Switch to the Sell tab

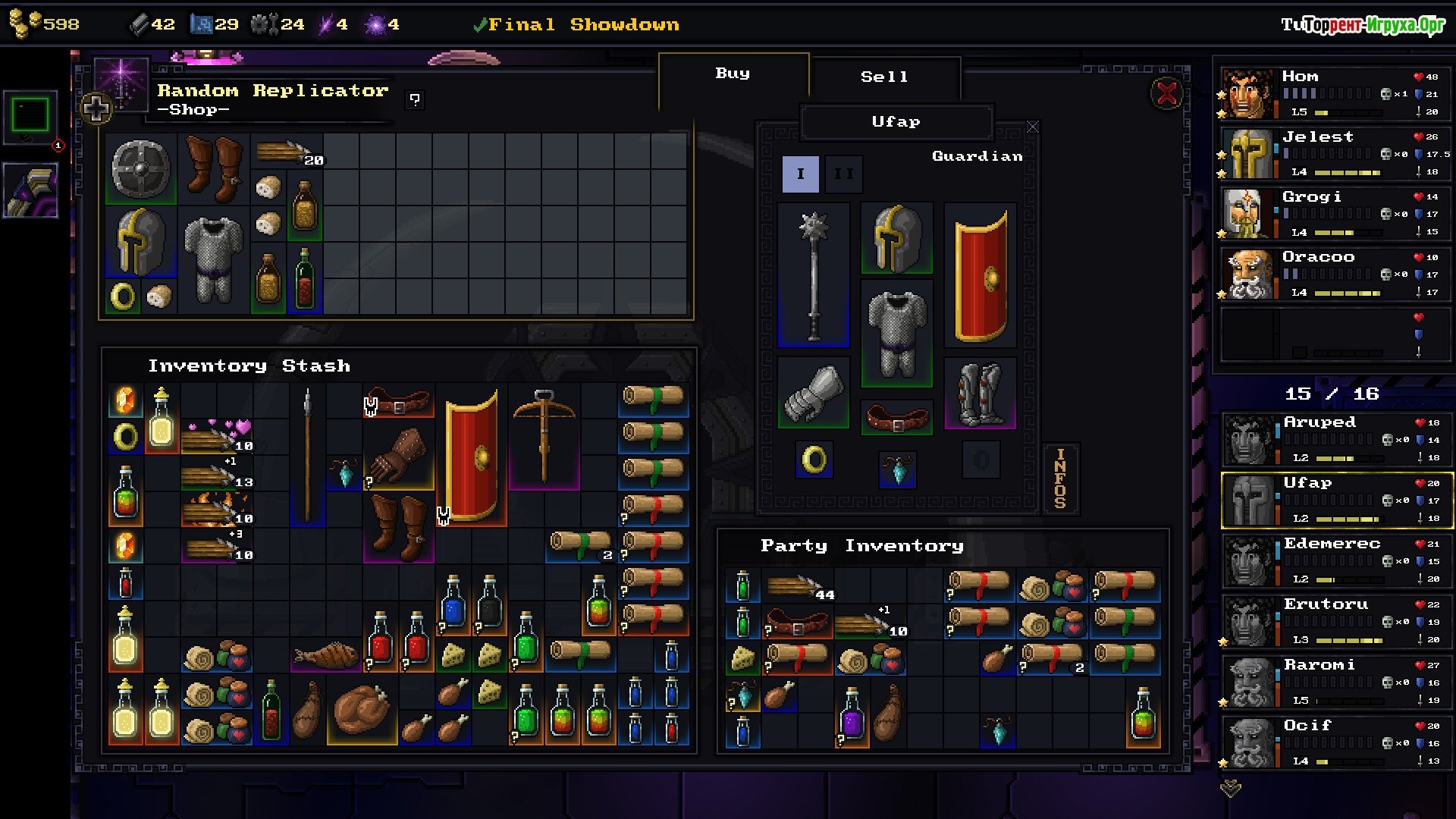pos(884,77)
